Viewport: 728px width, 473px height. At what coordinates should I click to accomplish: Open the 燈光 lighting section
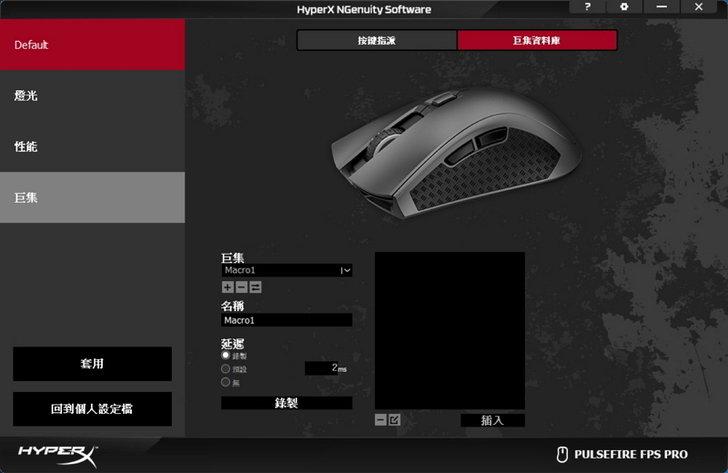92,96
